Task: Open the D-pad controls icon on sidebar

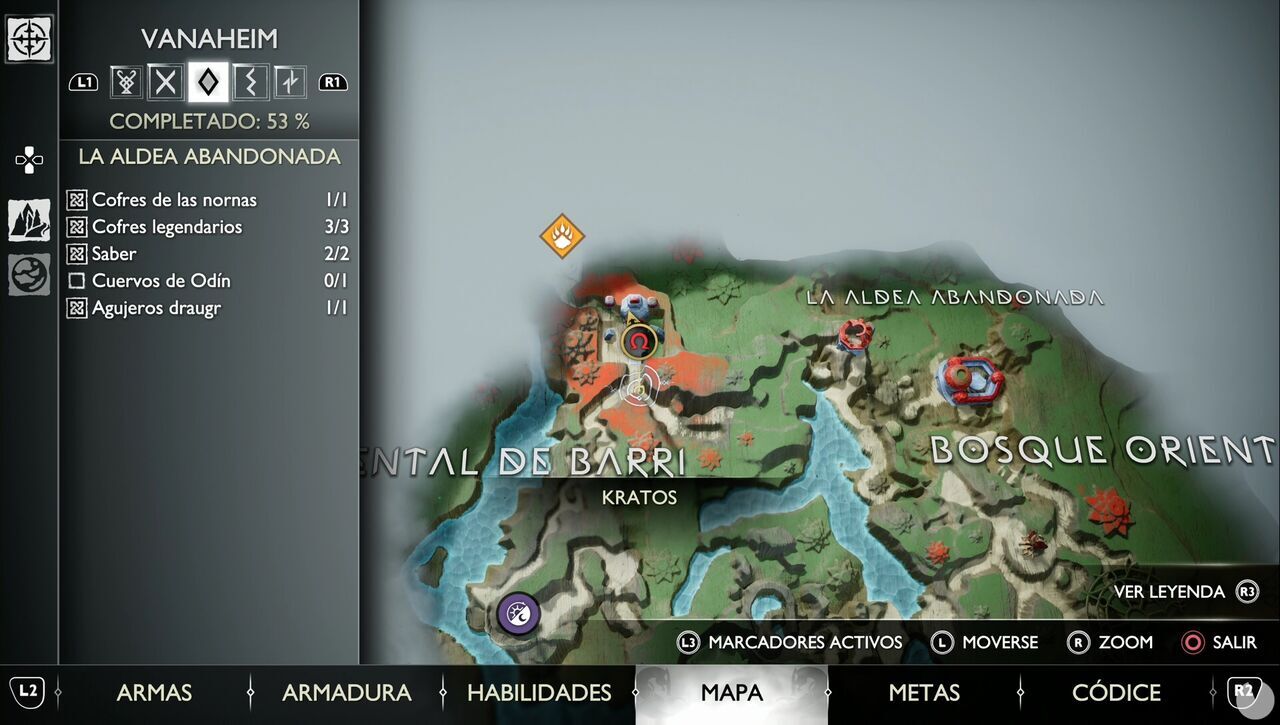Action: coord(30,158)
